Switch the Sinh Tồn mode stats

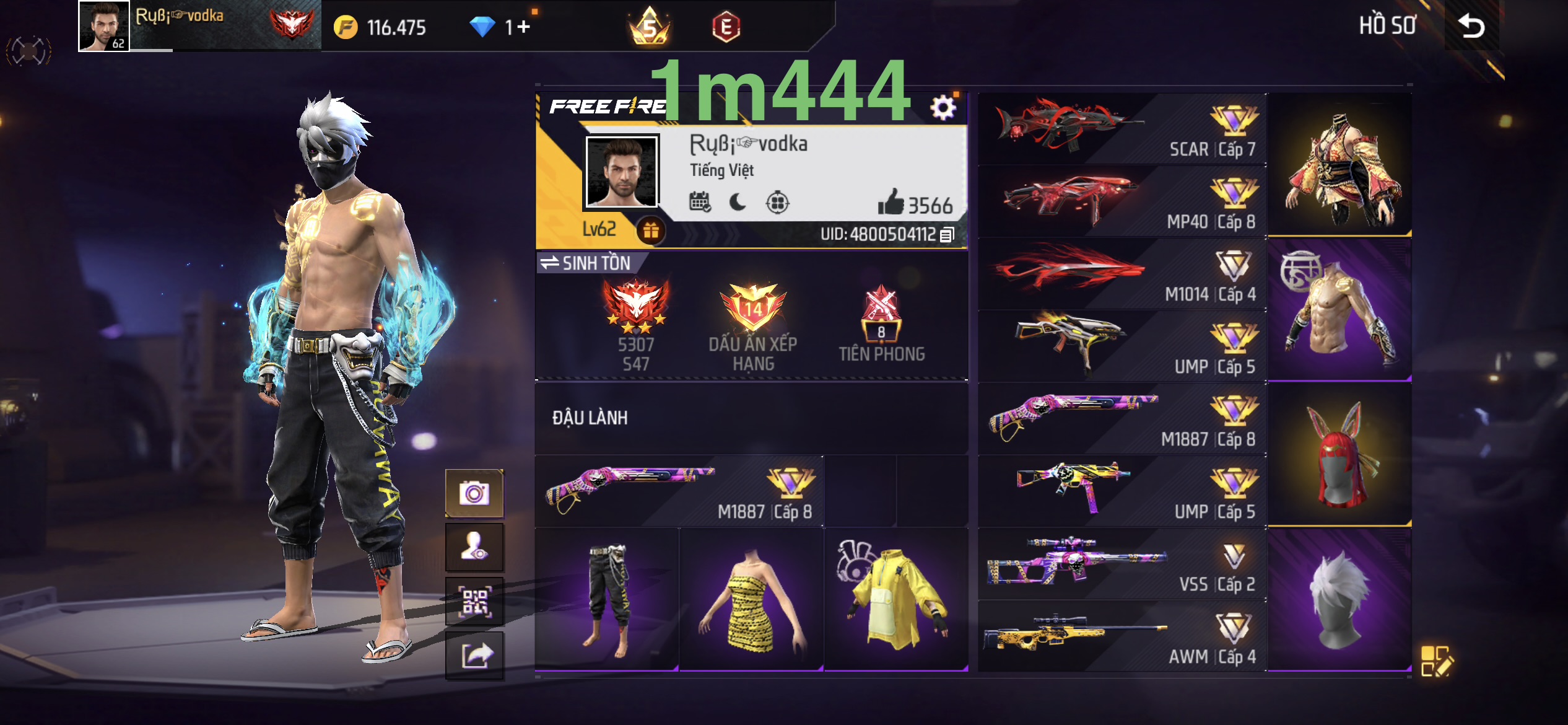(x=585, y=263)
